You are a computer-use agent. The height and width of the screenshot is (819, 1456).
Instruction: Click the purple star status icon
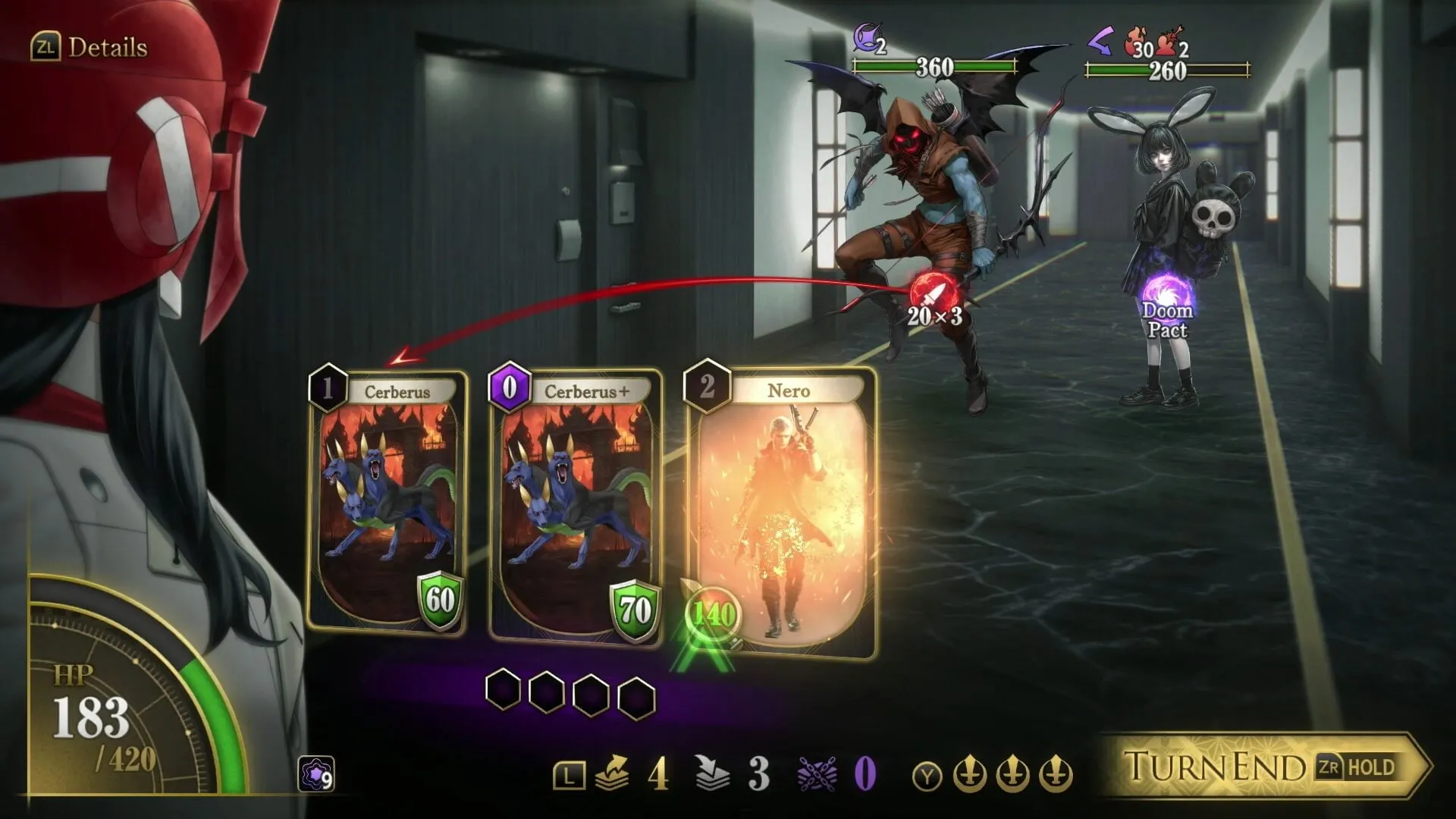pyautogui.click(x=315, y=774)
